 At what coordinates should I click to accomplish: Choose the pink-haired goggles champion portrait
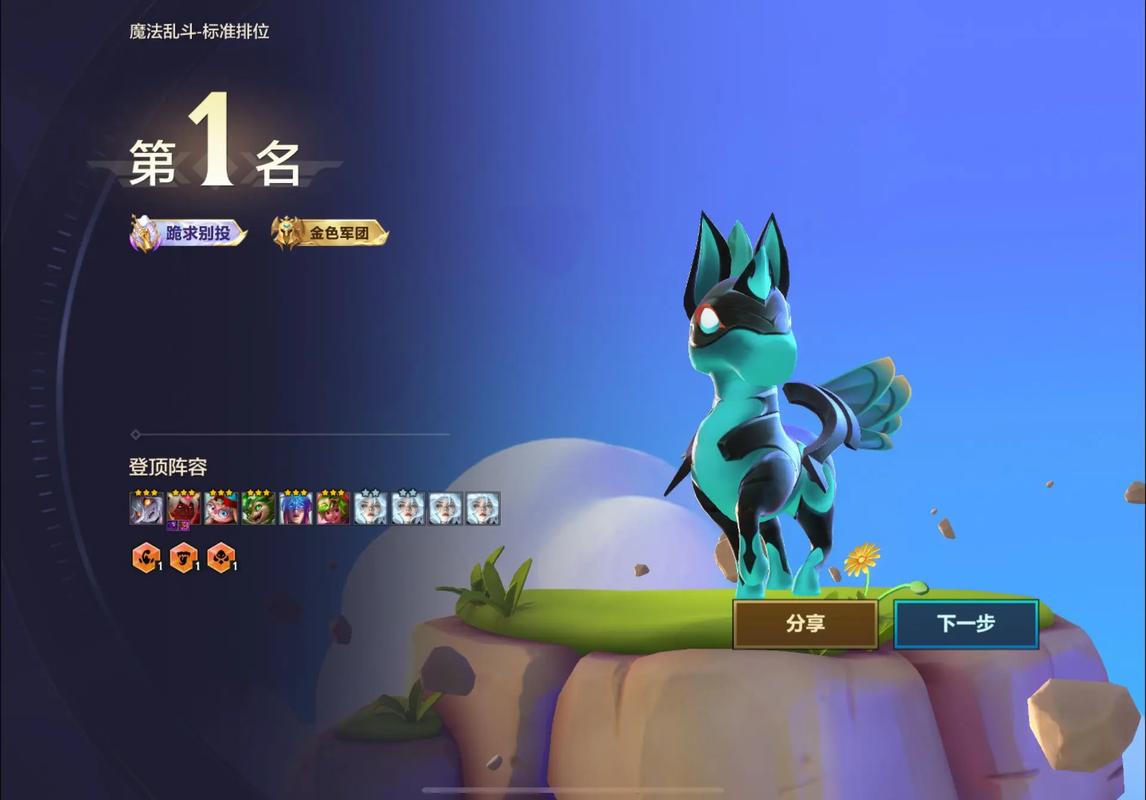tap(221, 509)
